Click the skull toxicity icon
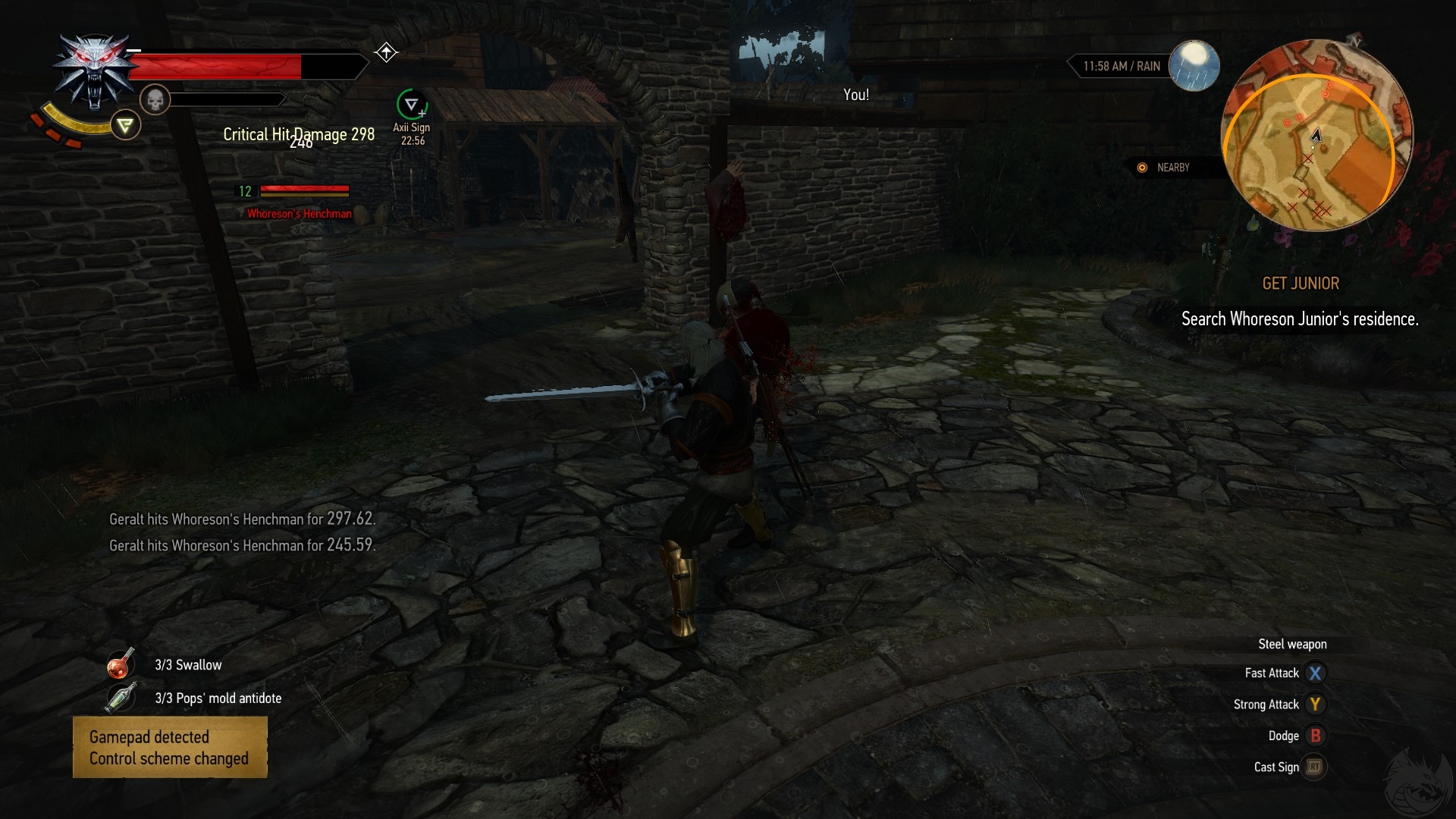 155,99
